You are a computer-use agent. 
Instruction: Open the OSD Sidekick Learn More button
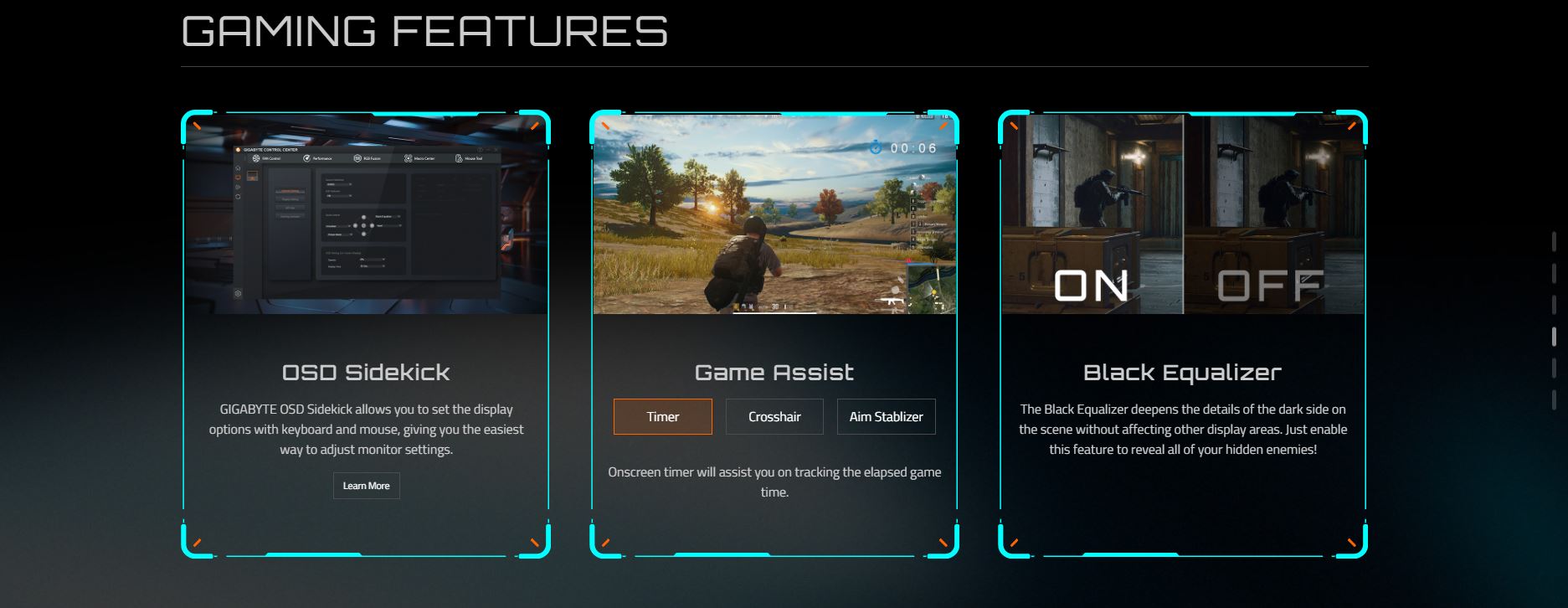point(366,486)
